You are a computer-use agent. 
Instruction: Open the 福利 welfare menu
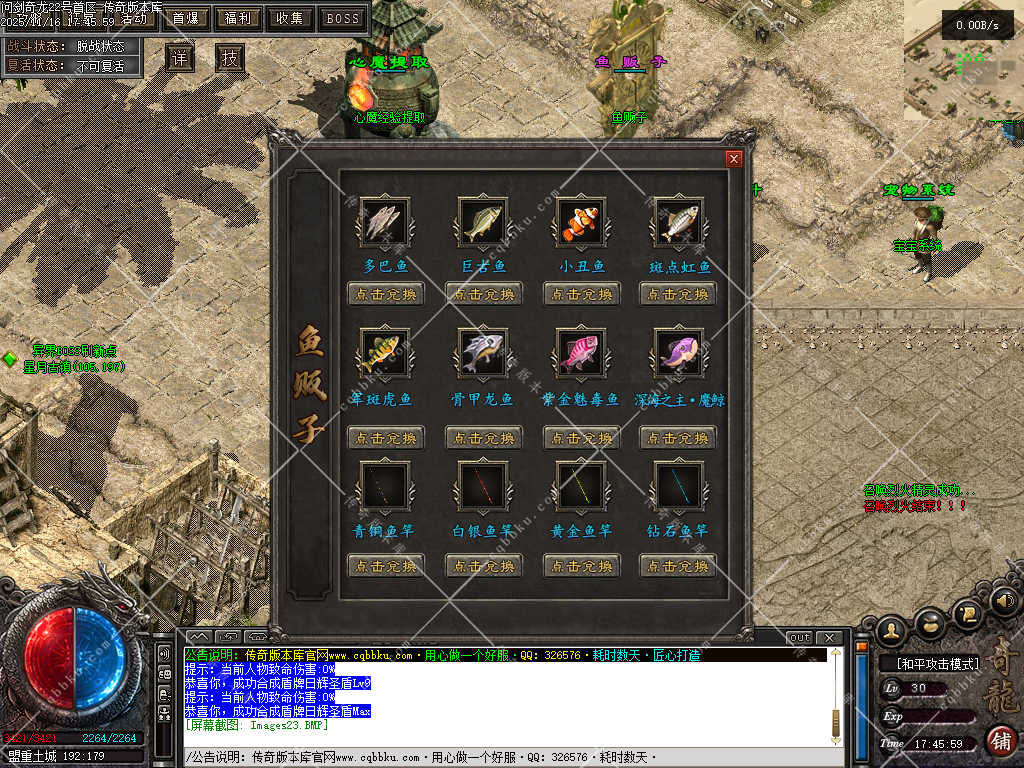pos(238,18)
